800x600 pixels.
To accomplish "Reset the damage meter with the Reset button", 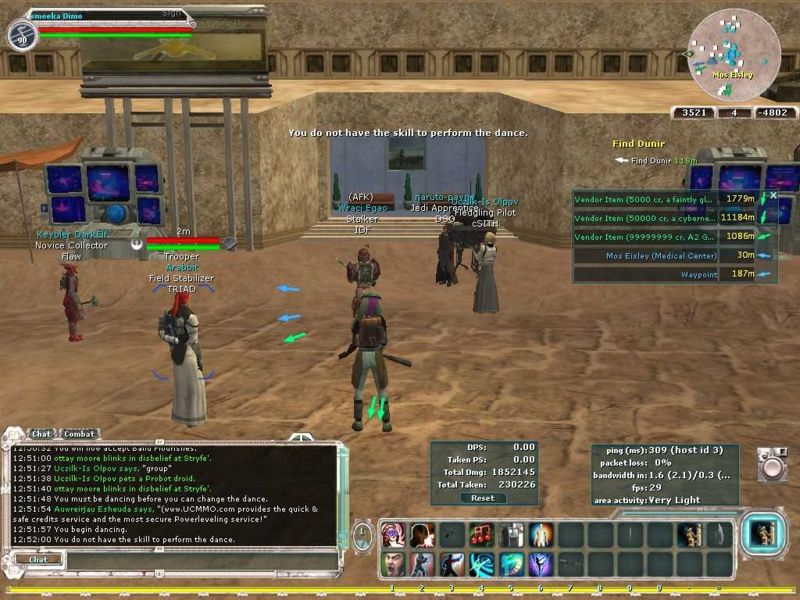I will pyautogui.click(x=483, y=497).
